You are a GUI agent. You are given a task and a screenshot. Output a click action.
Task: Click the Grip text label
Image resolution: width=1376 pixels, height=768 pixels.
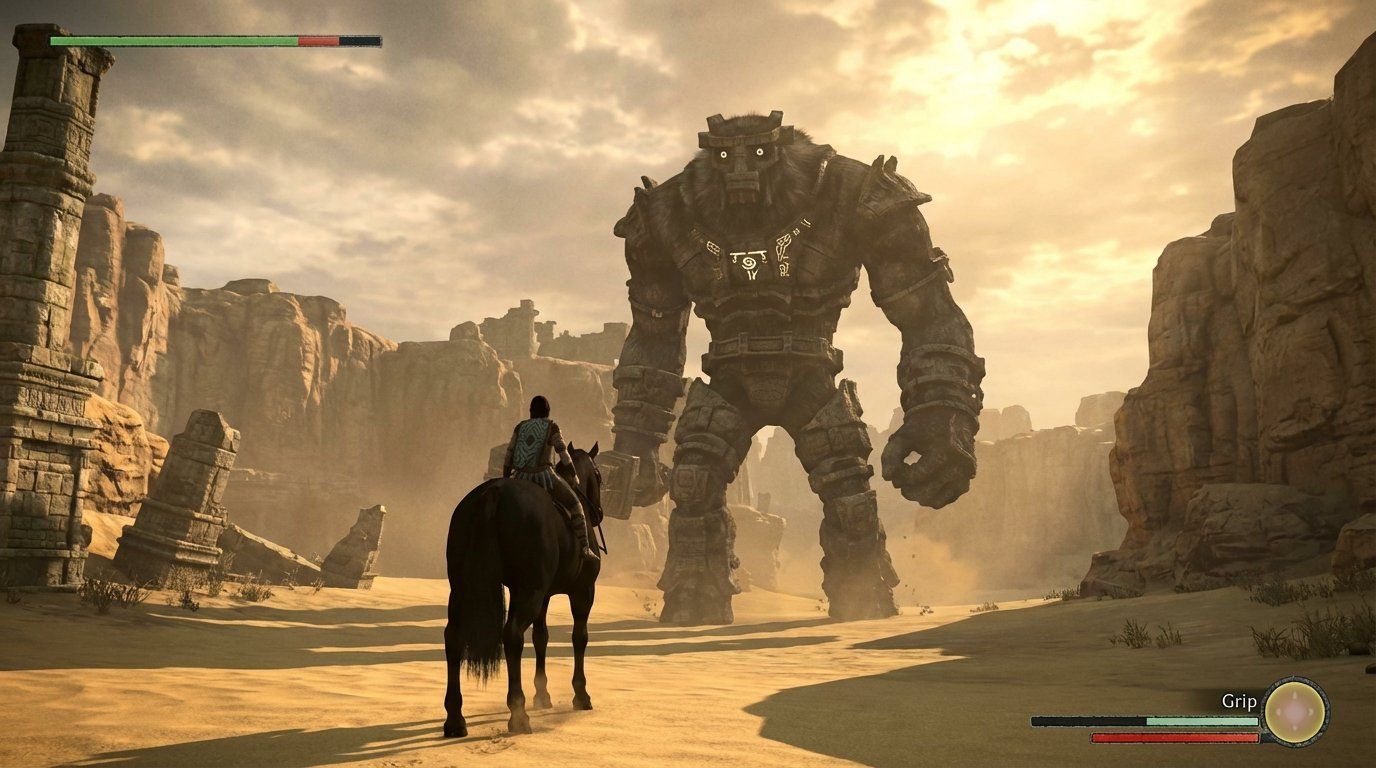click(x=1238, y=701)
